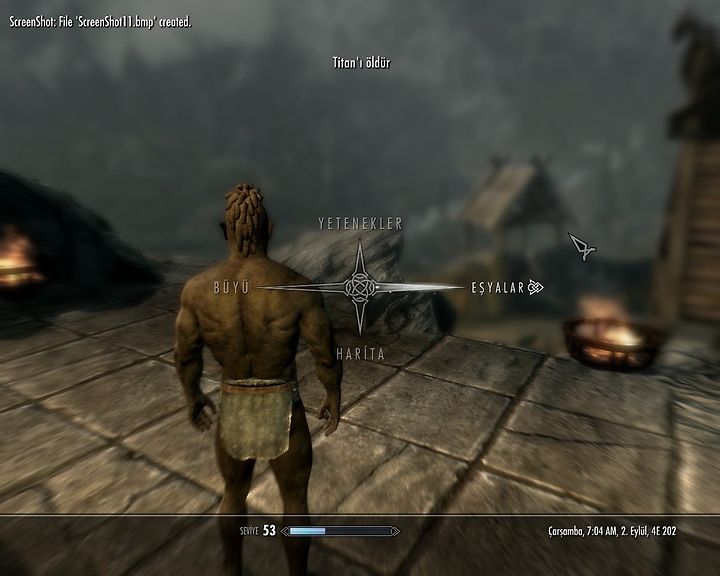
Task: Choose the Harita map option
Action: 360,354
